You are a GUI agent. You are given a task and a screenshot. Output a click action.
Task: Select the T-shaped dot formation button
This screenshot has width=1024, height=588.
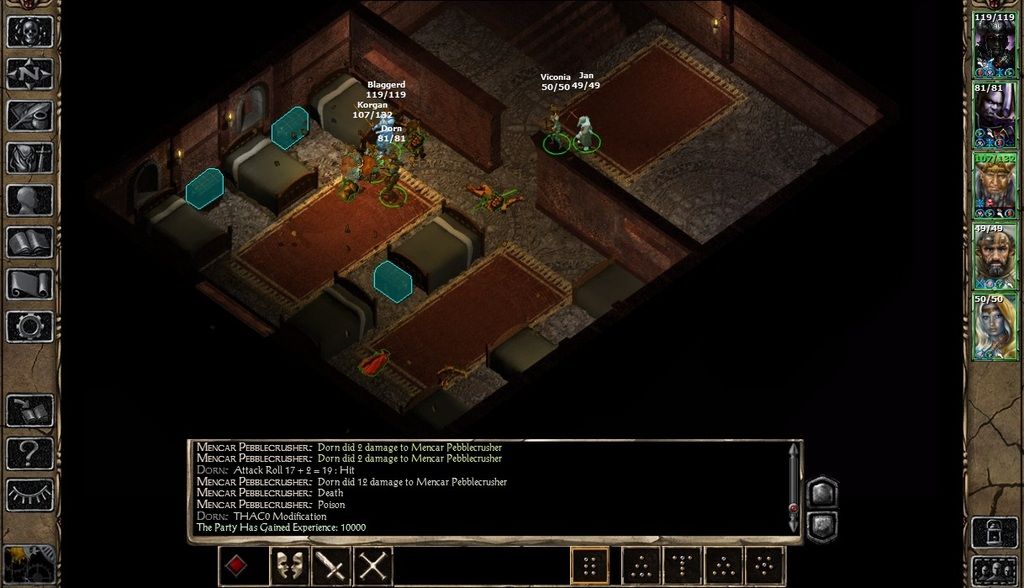point(683,566)
